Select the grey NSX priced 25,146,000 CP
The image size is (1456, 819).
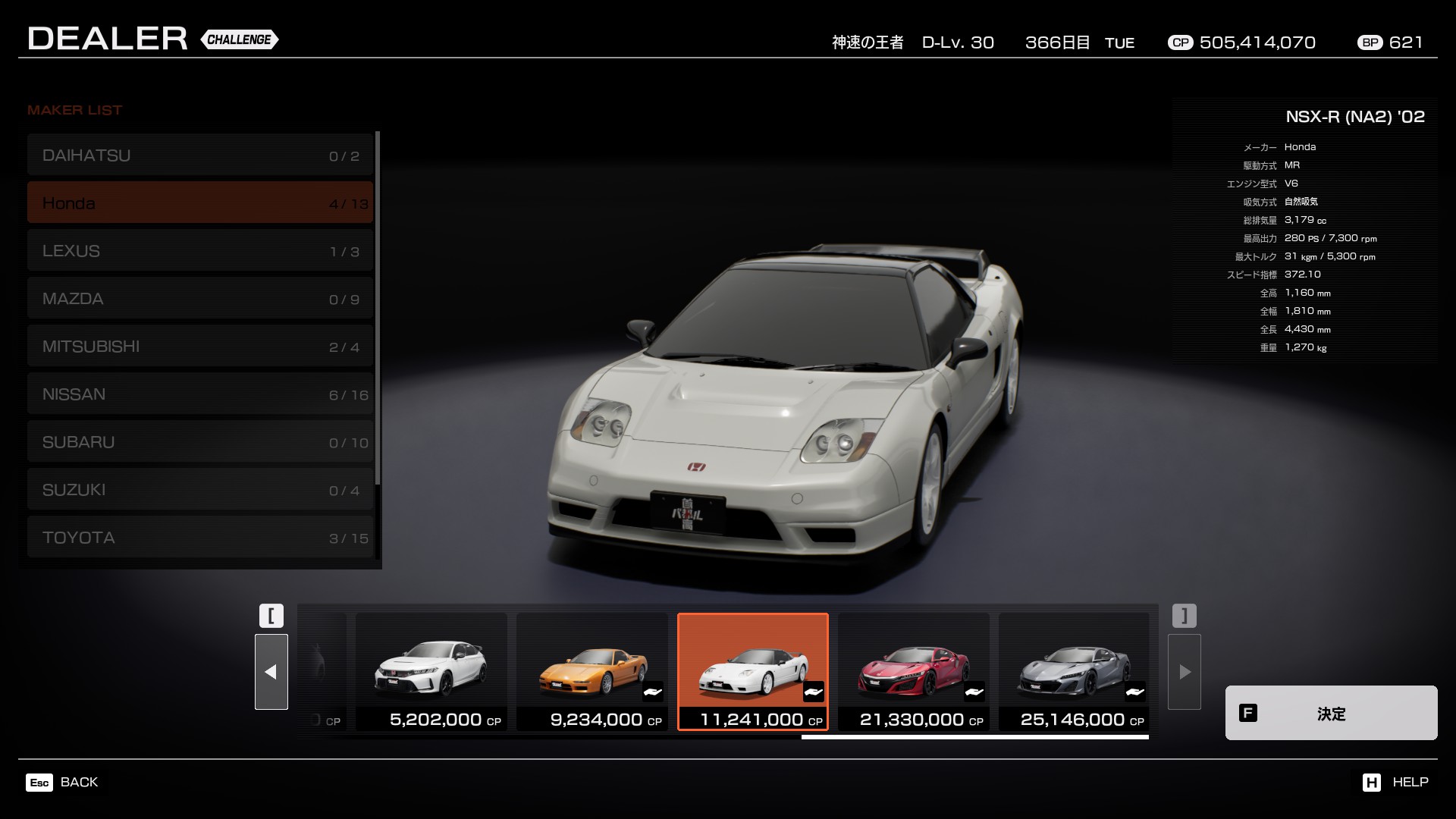pyautogui.click(x=1074, y=672)
